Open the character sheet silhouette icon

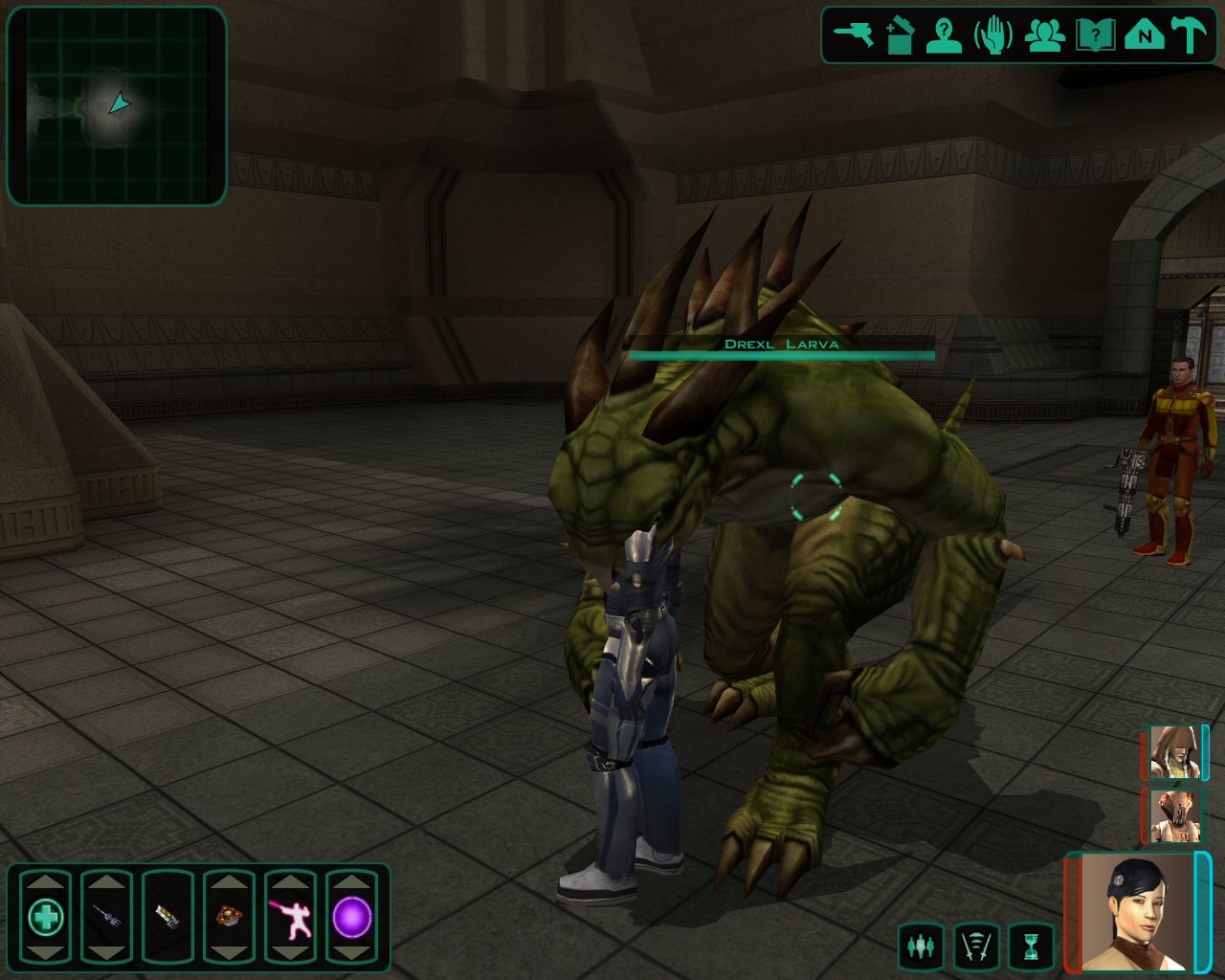[x=944, y=35]
